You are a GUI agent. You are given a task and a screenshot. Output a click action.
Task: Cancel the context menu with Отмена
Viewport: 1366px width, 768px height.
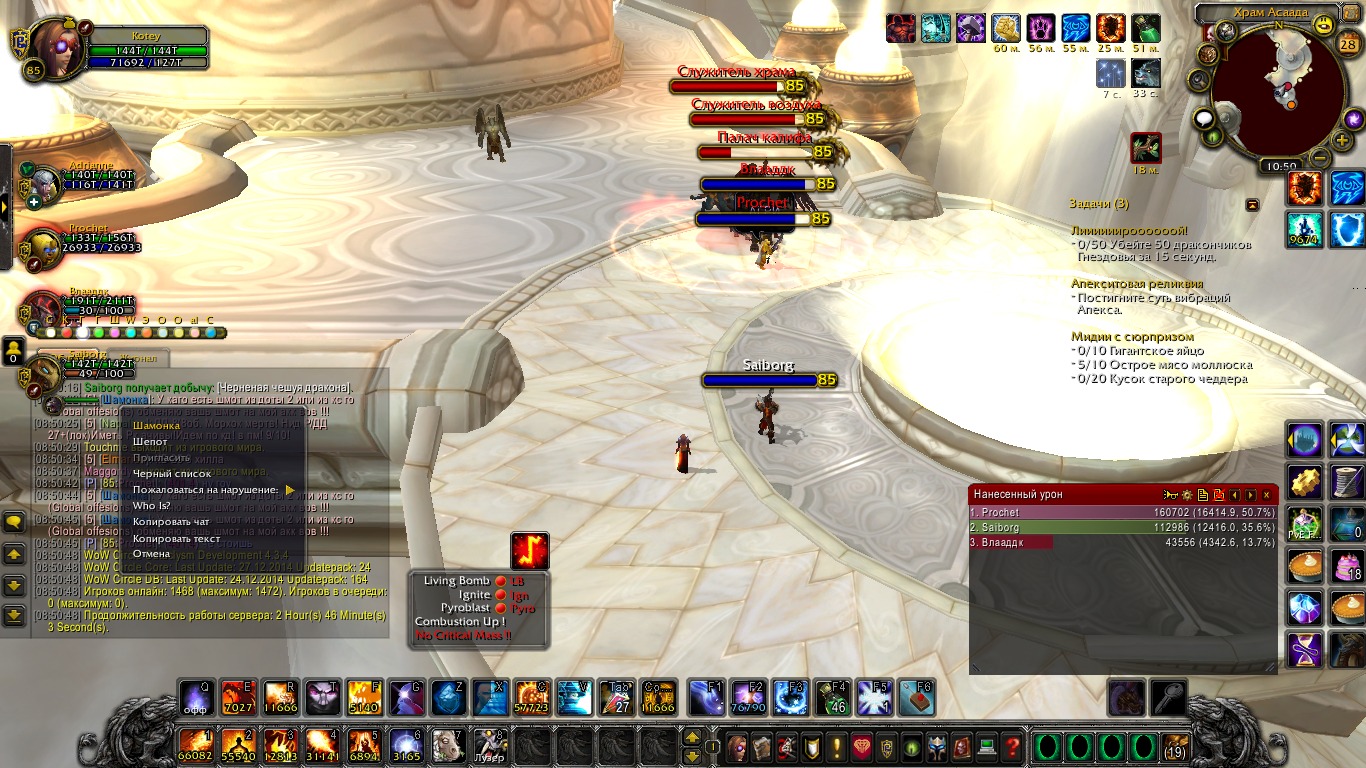point(152,554)
